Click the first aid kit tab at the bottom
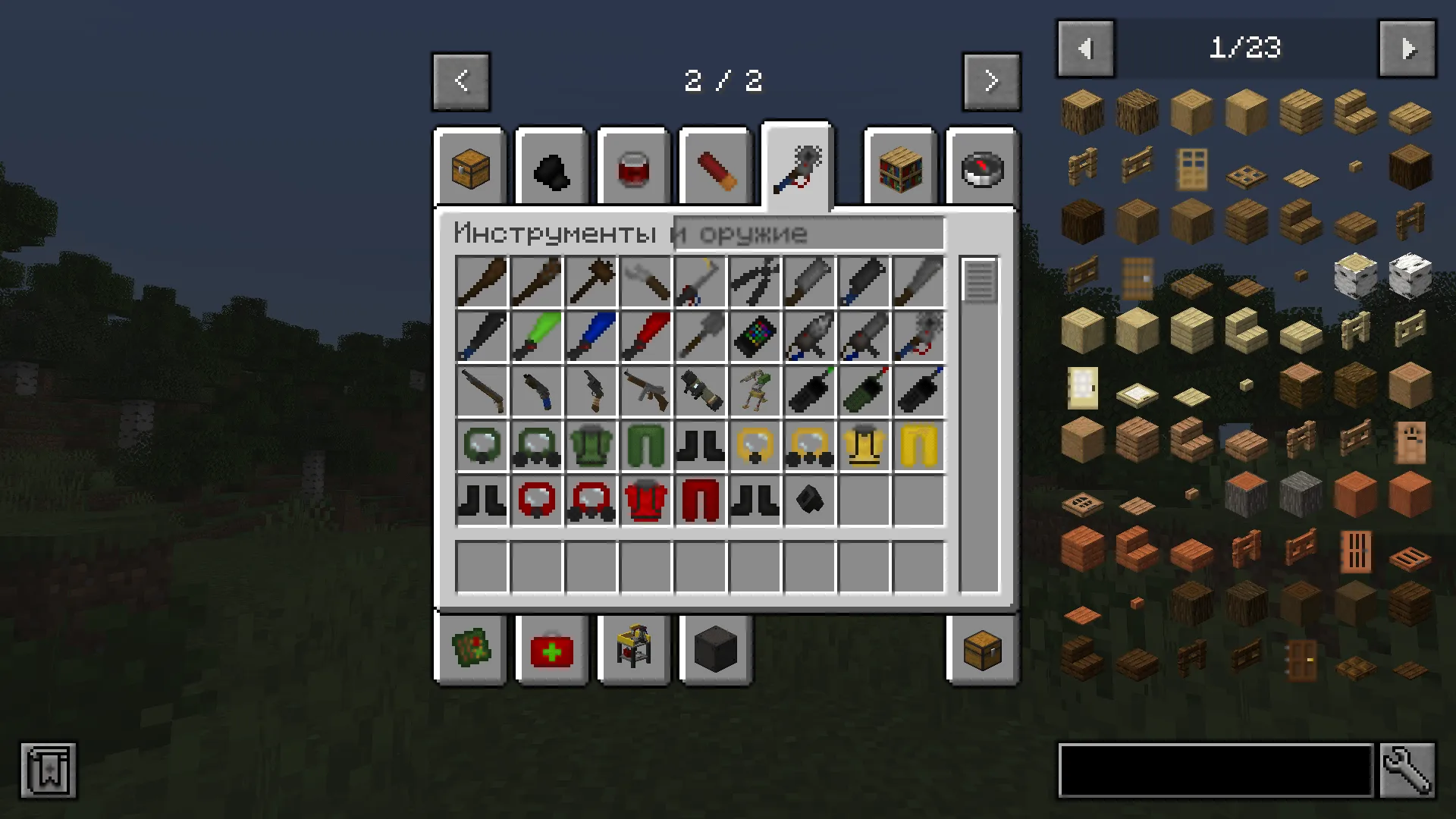Screen dimensions: 1456x819 click(551, 650)
